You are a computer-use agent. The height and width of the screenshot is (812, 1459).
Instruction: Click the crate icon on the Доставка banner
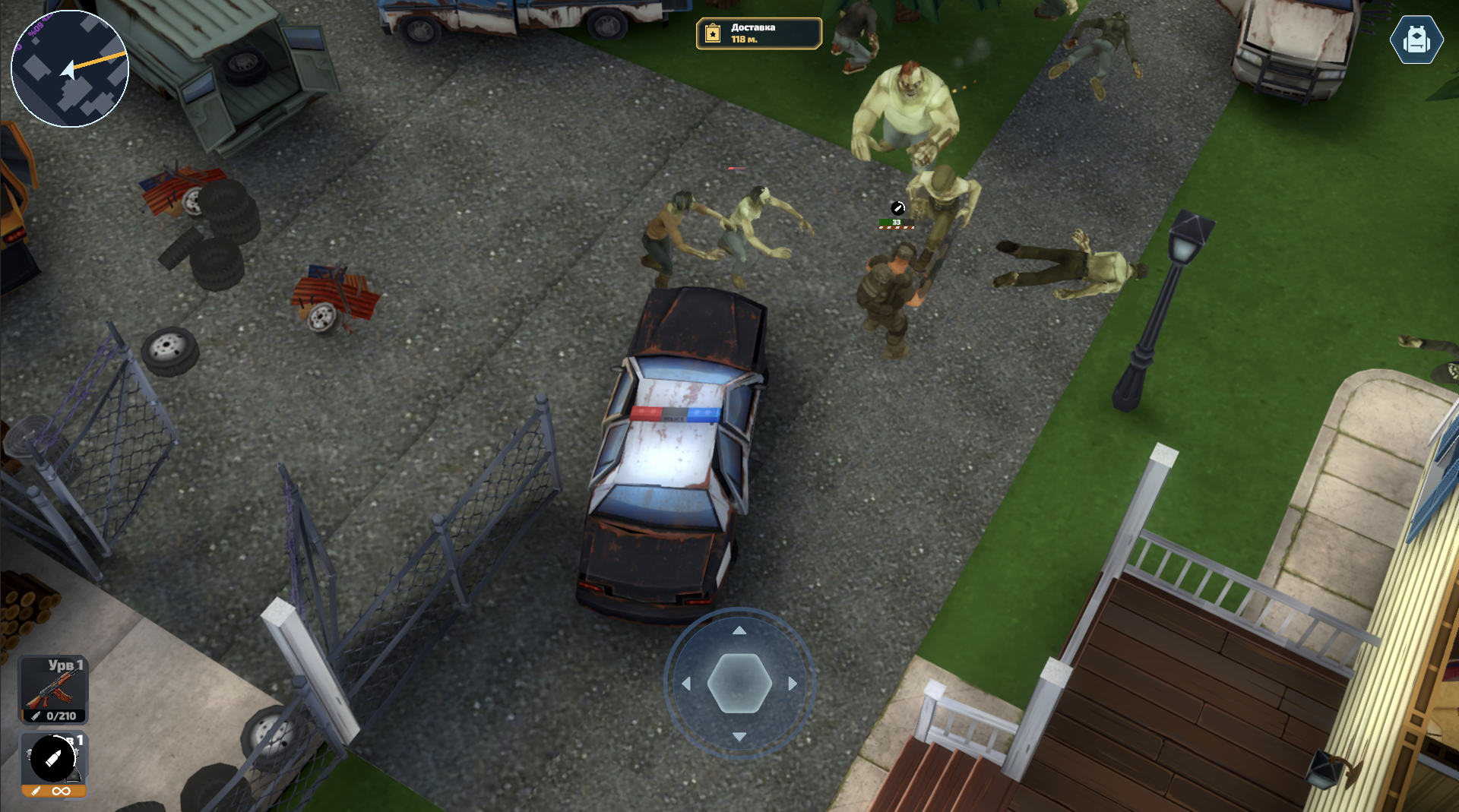(x=711, y=33)
